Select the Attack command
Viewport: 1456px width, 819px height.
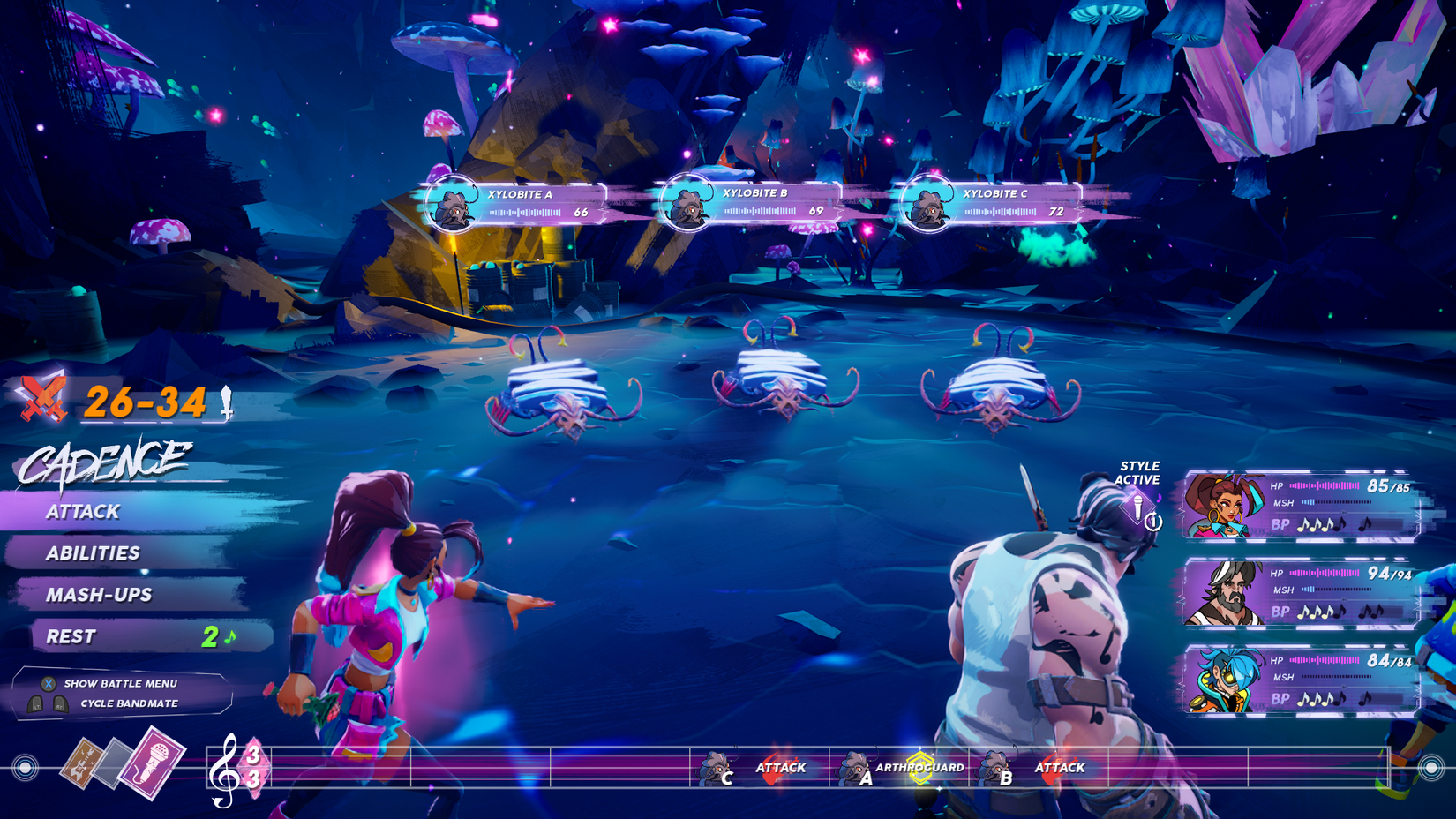point(84,512)
